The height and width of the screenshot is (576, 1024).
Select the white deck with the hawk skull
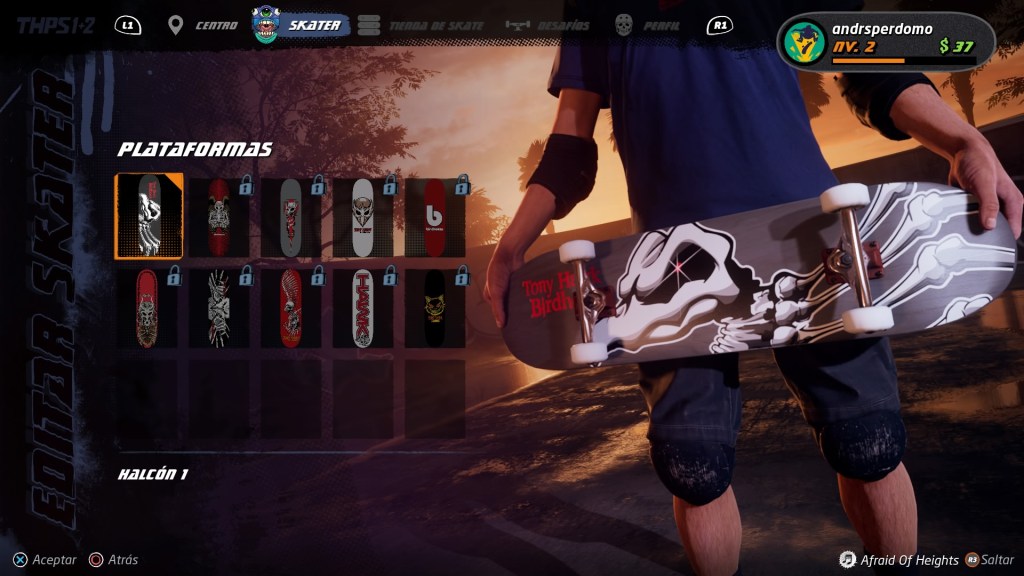pyautogui.click(x=363, y=217)
